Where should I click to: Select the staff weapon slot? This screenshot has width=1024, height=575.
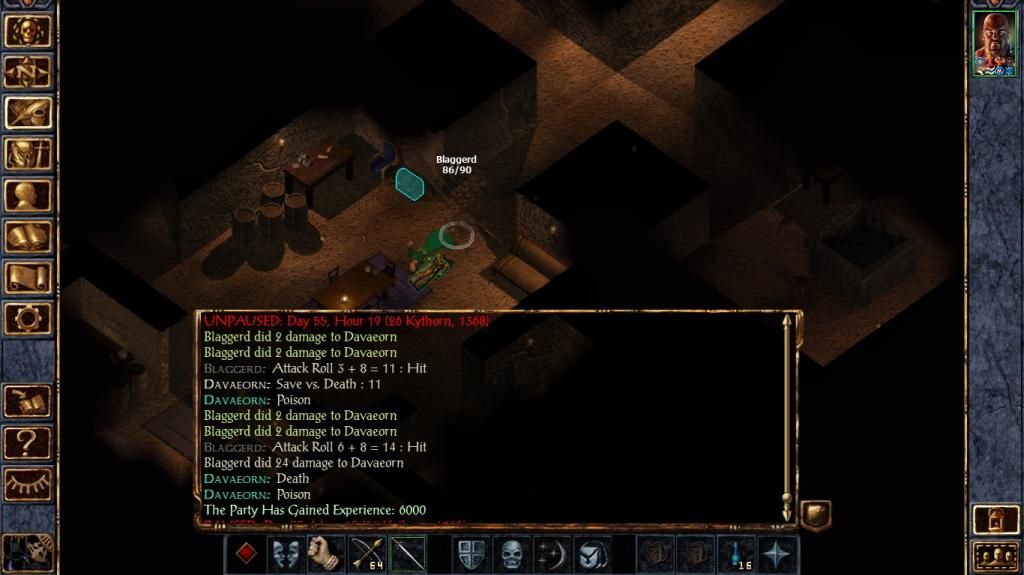(x=407, y=554)
